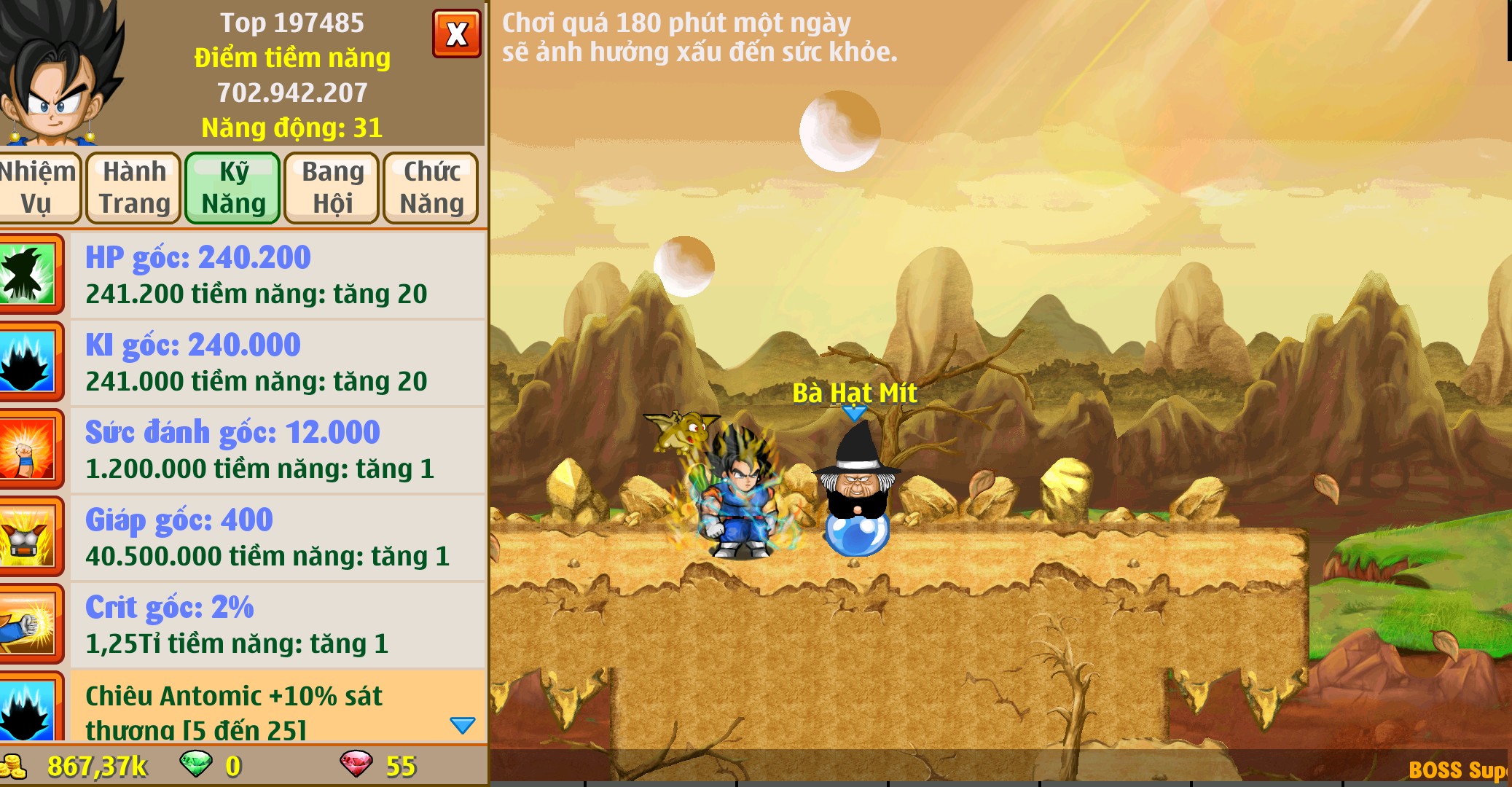The image size is (1512, 787).
Task: Close the character panel with the X button
Action: pyautogui.click(x=457, y=34)
